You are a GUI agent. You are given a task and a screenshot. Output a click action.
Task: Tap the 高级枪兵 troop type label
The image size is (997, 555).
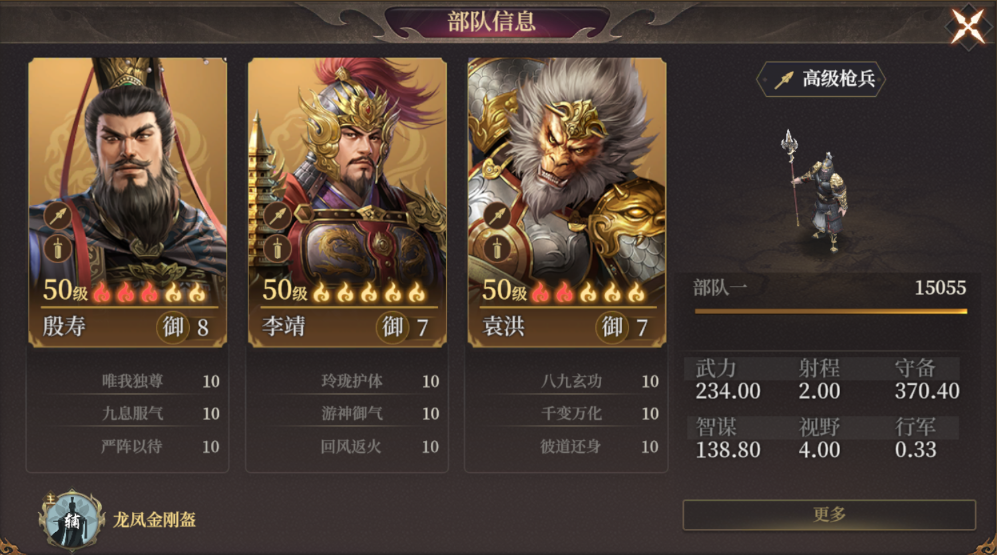tap(822, 79)
